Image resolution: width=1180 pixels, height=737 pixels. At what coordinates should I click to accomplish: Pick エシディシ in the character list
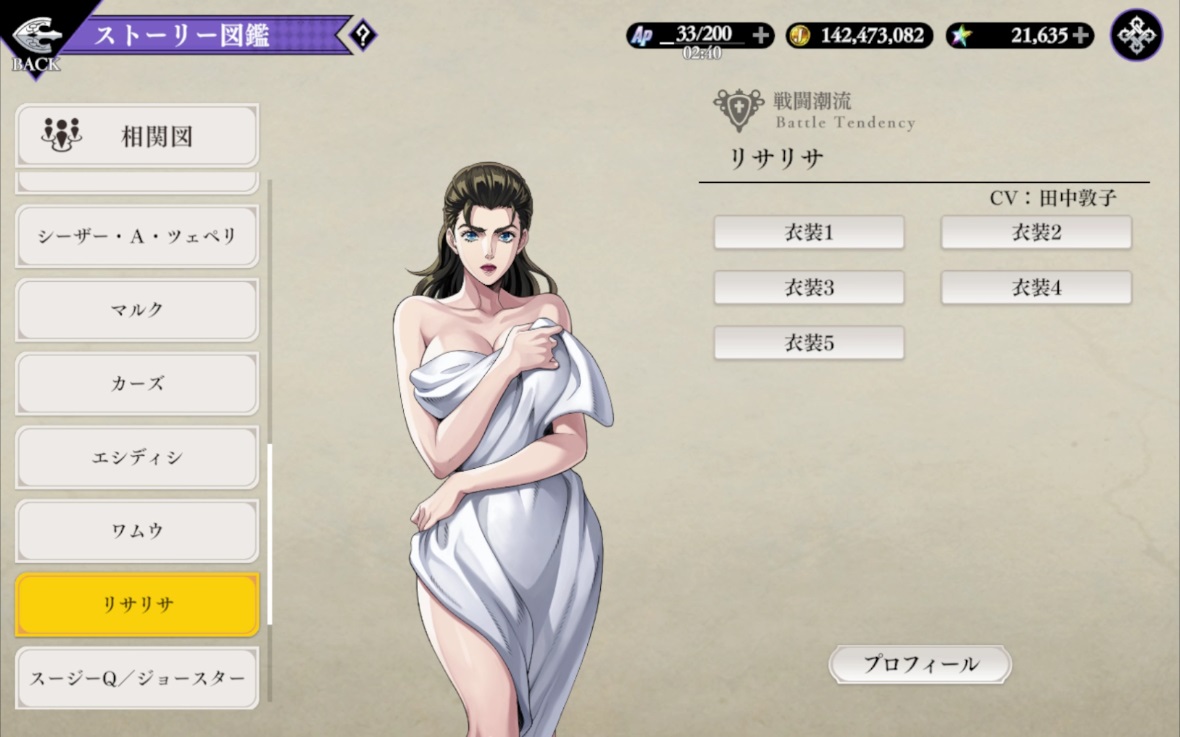[x=137, y=458]
